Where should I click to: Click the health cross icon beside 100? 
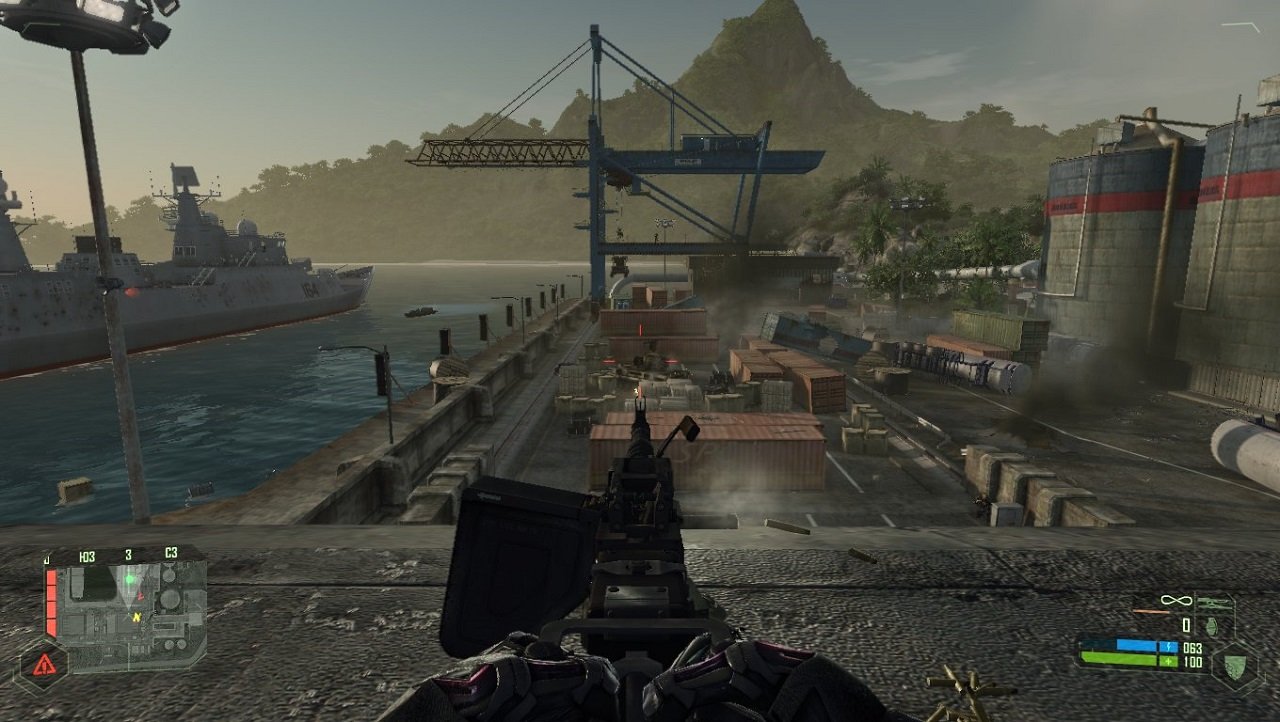click(1168, 660)
